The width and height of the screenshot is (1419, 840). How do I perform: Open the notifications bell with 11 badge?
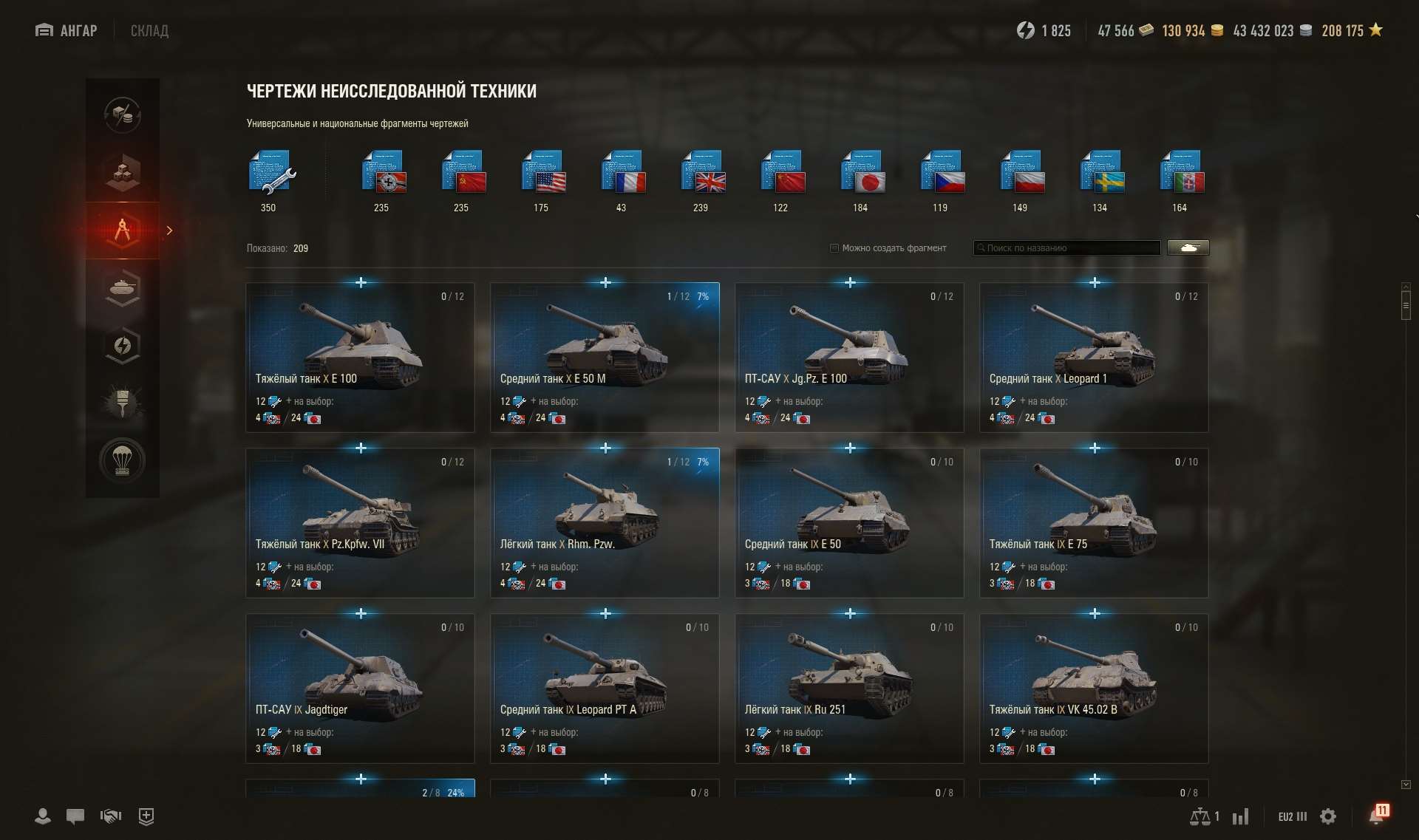tap(1378, 816)
